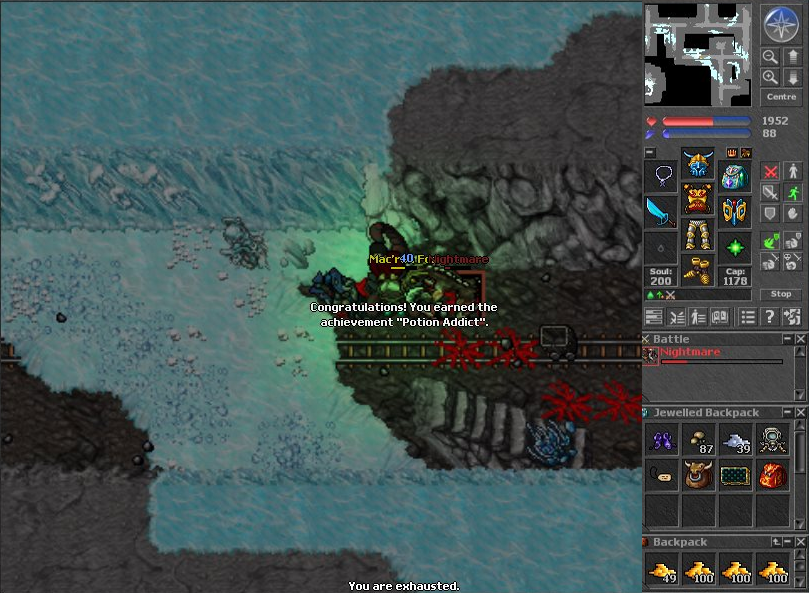Viewport: 809px width, 593px height.
Task: Select the golden boots slot
Action: 697,271
